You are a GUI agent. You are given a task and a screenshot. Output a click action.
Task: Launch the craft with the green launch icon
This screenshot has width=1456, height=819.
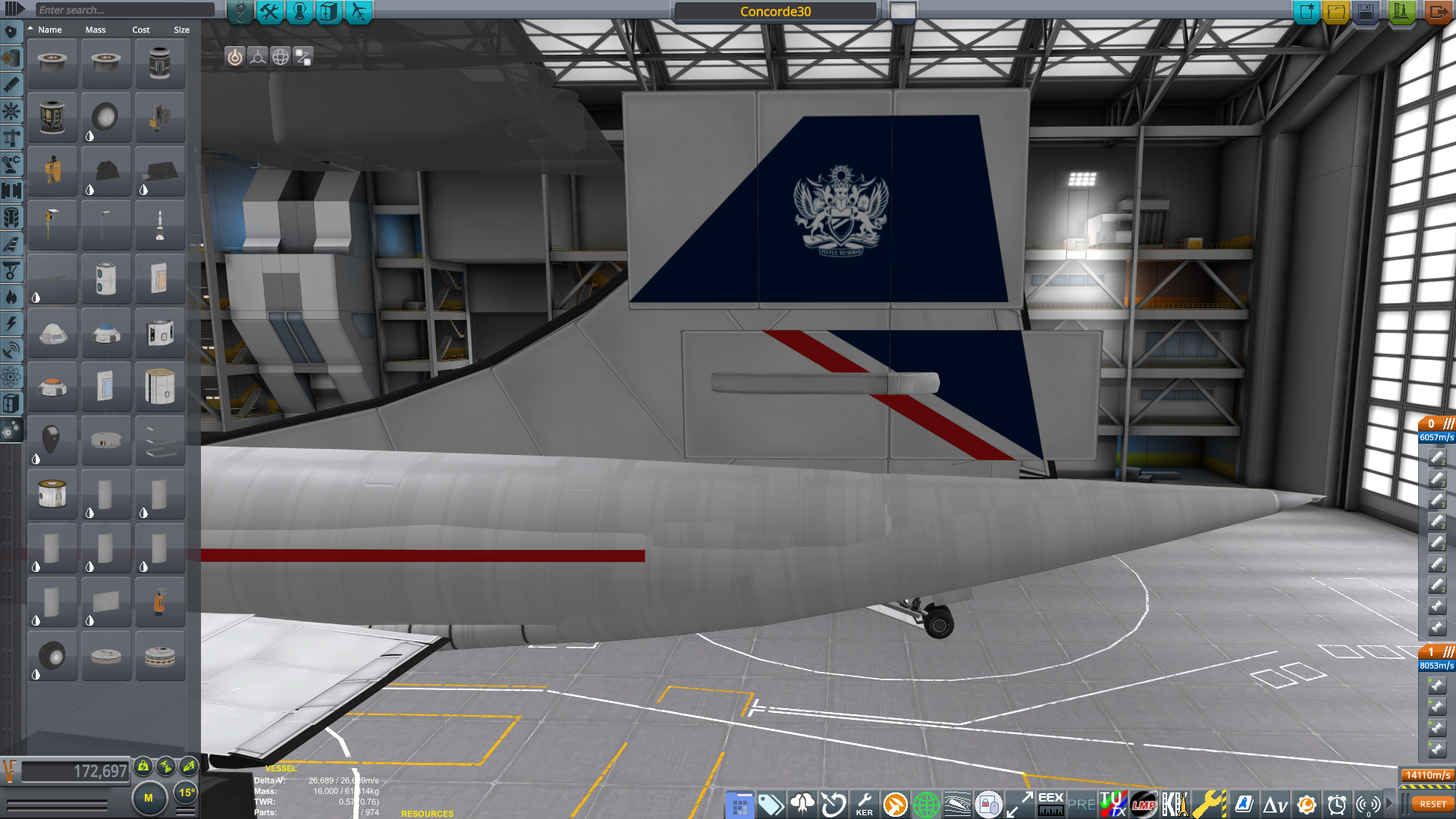click(1401, 12)
